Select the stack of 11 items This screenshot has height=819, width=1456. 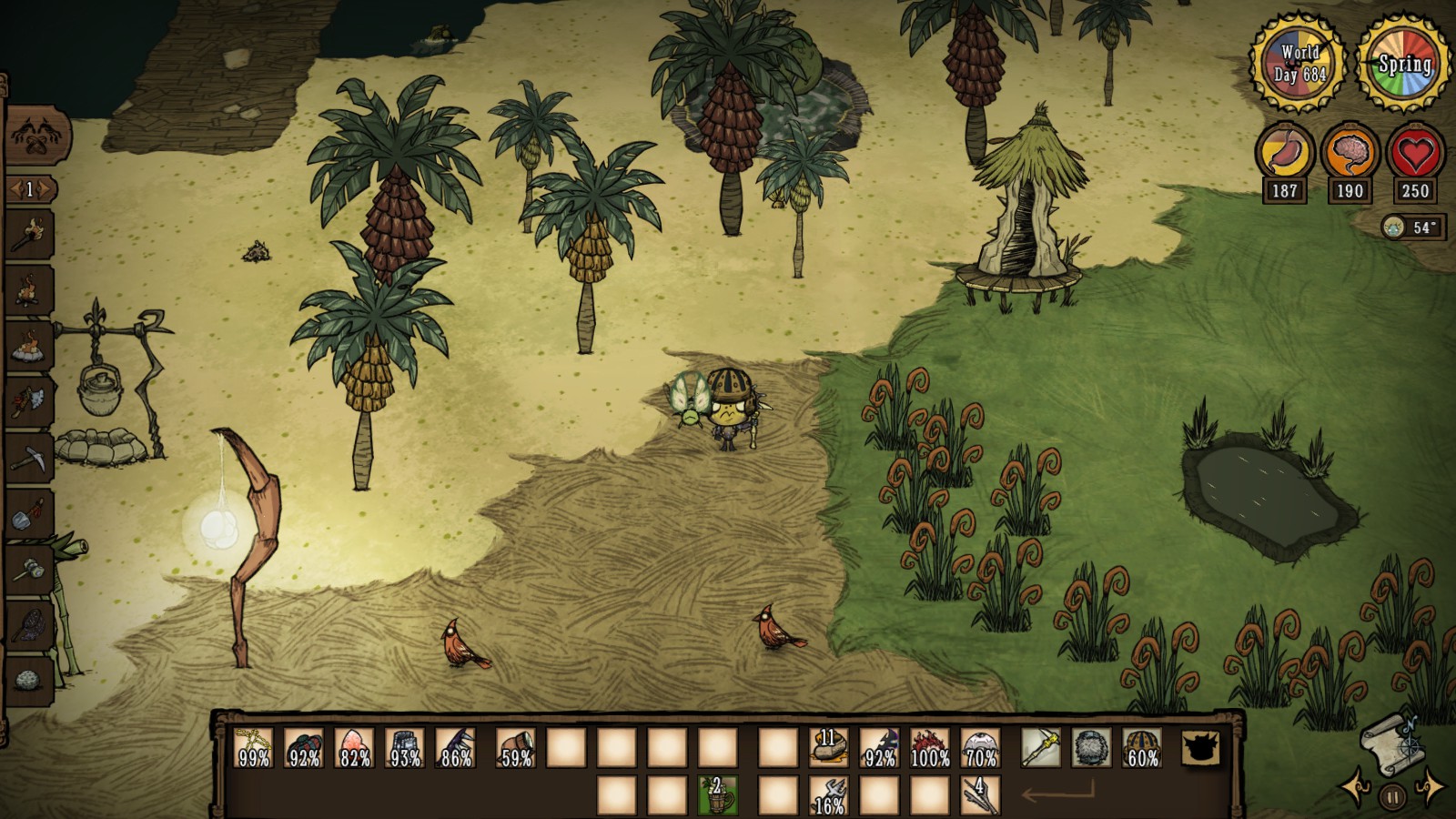tap(828, 748)
